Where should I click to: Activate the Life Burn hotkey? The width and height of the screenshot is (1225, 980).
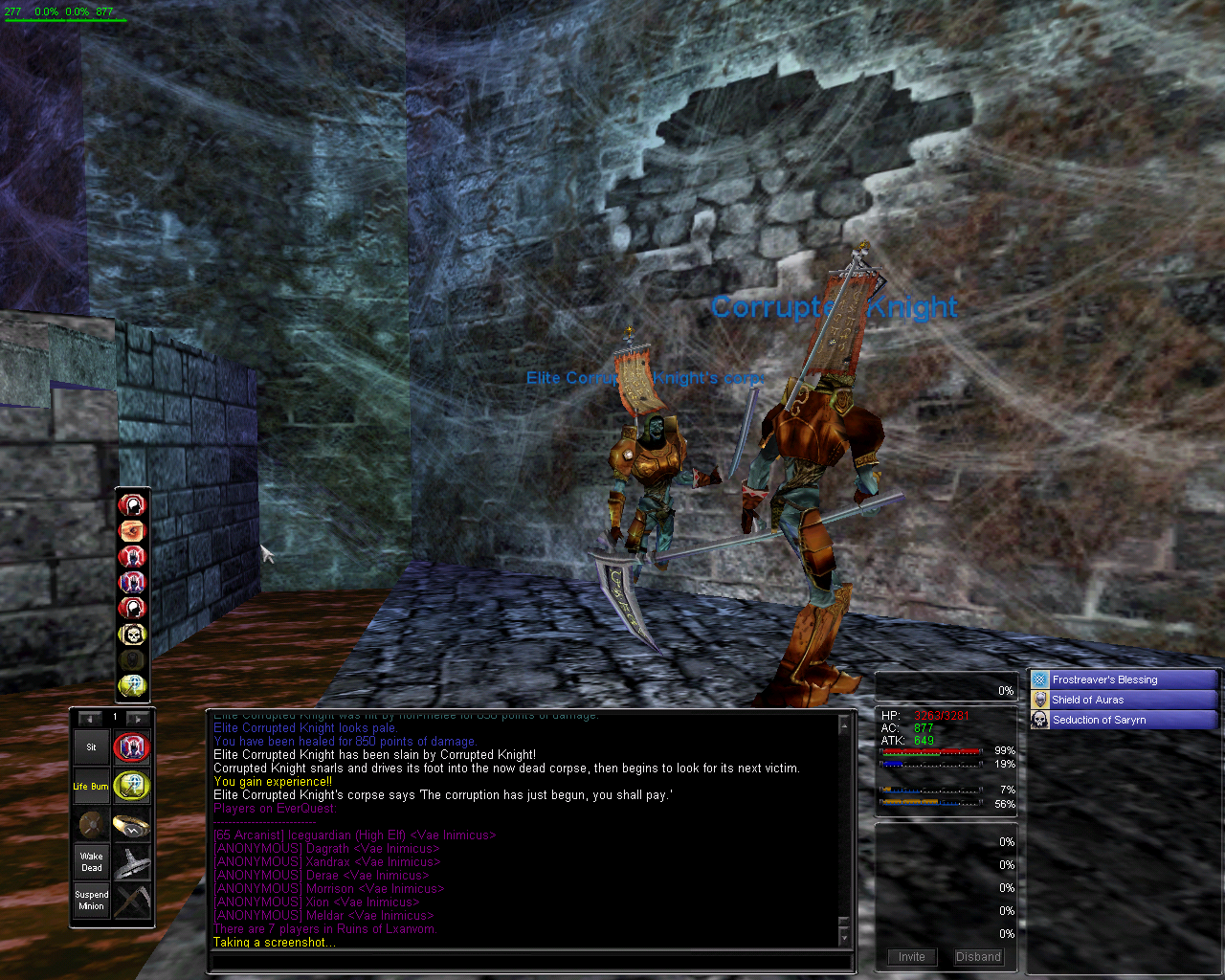(x=92, y=787)
